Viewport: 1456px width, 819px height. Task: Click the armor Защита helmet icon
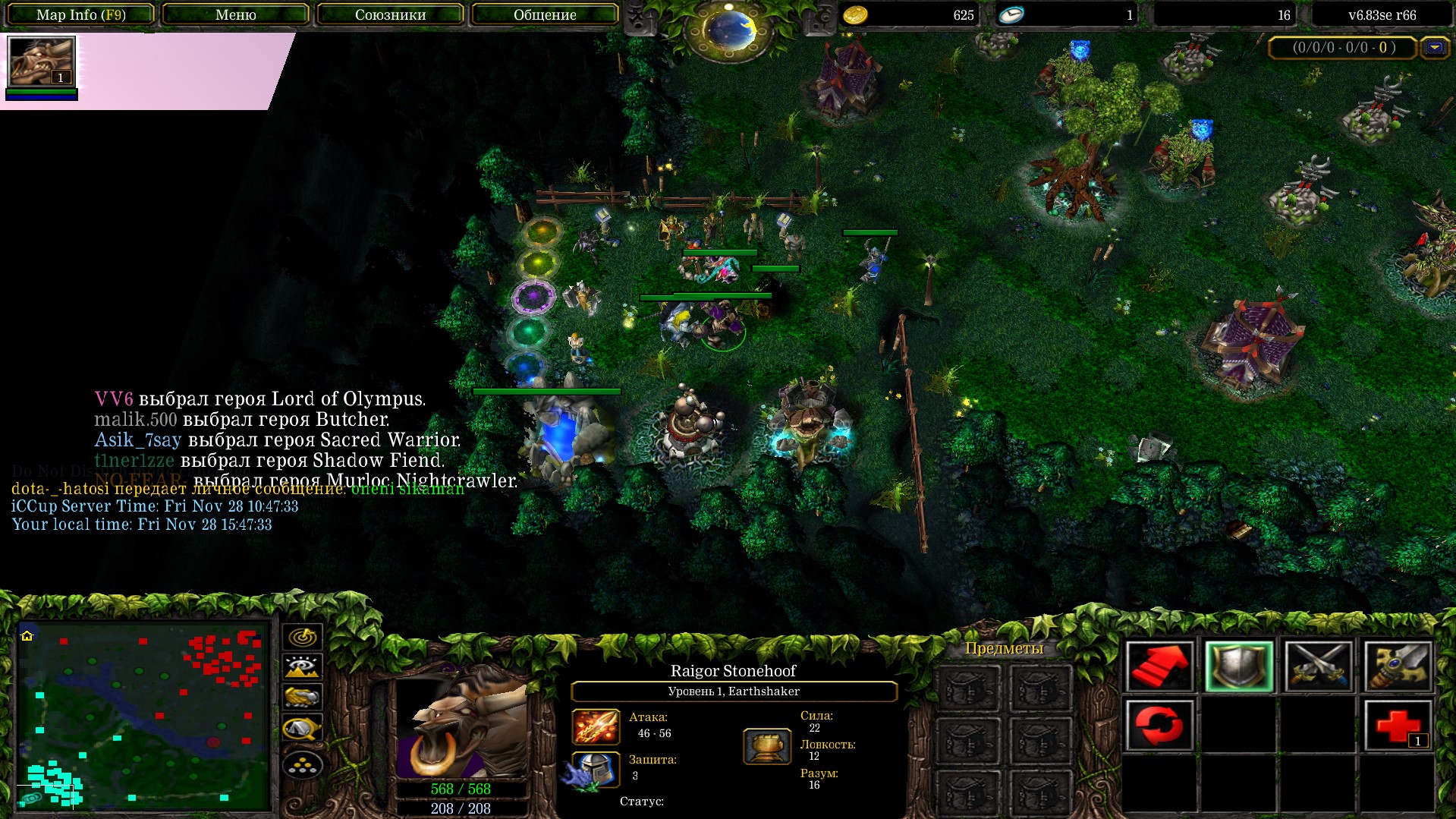(594, 770)
